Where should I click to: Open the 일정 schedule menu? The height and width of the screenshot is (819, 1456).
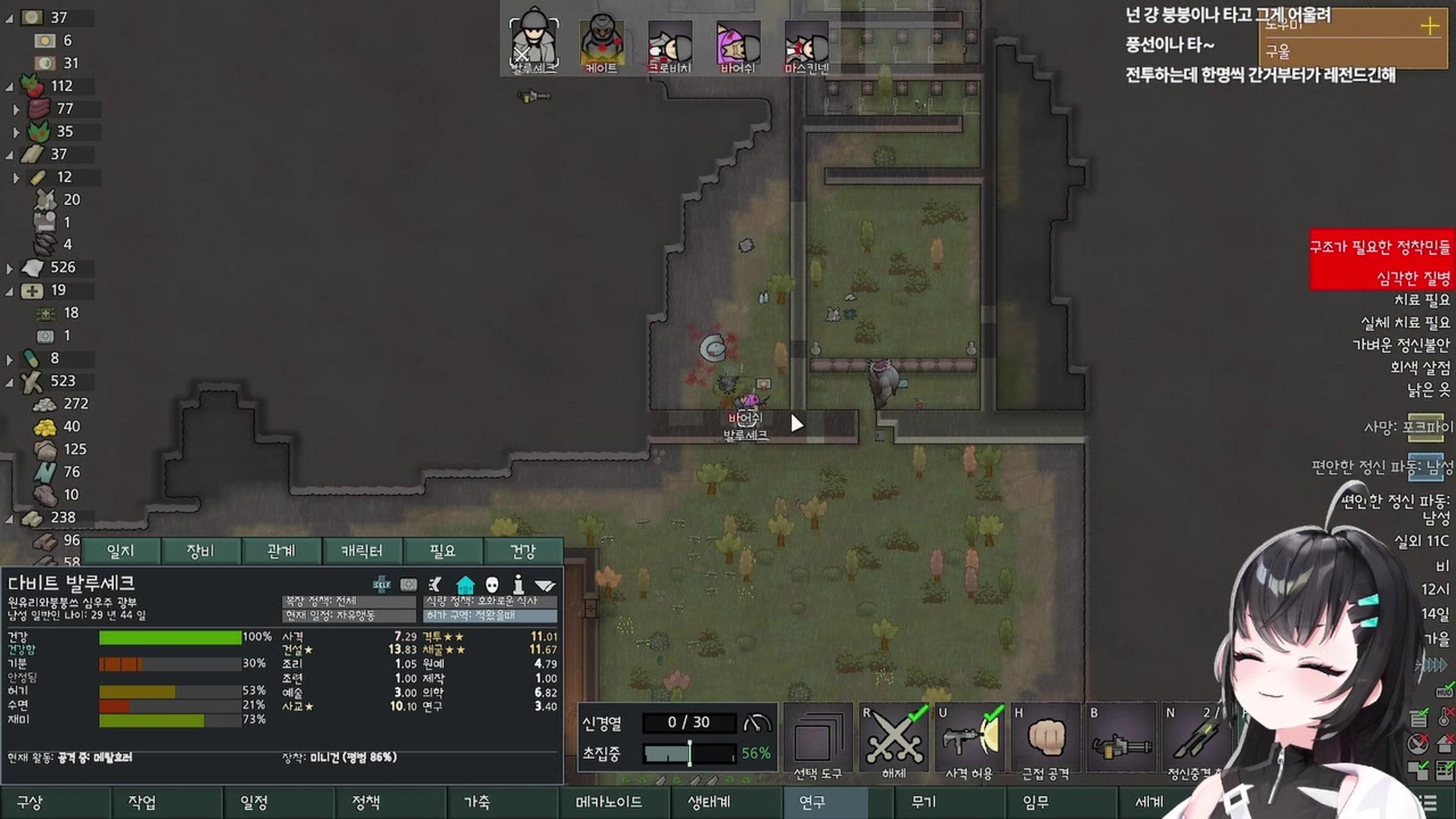[x=254, y=802]
